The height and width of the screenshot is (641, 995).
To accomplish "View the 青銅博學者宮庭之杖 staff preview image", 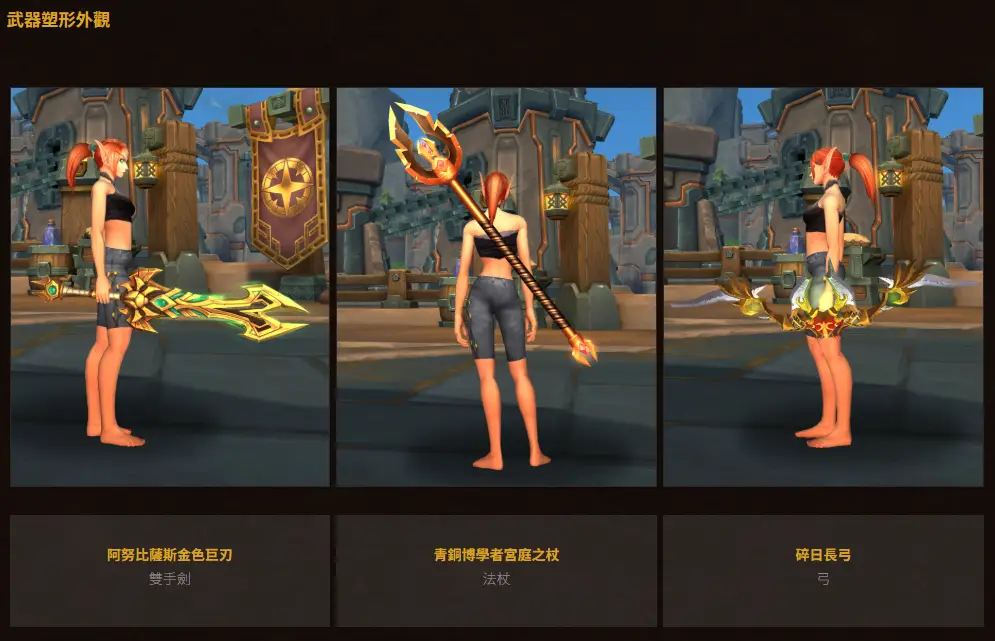I will (x=496, y=287).
